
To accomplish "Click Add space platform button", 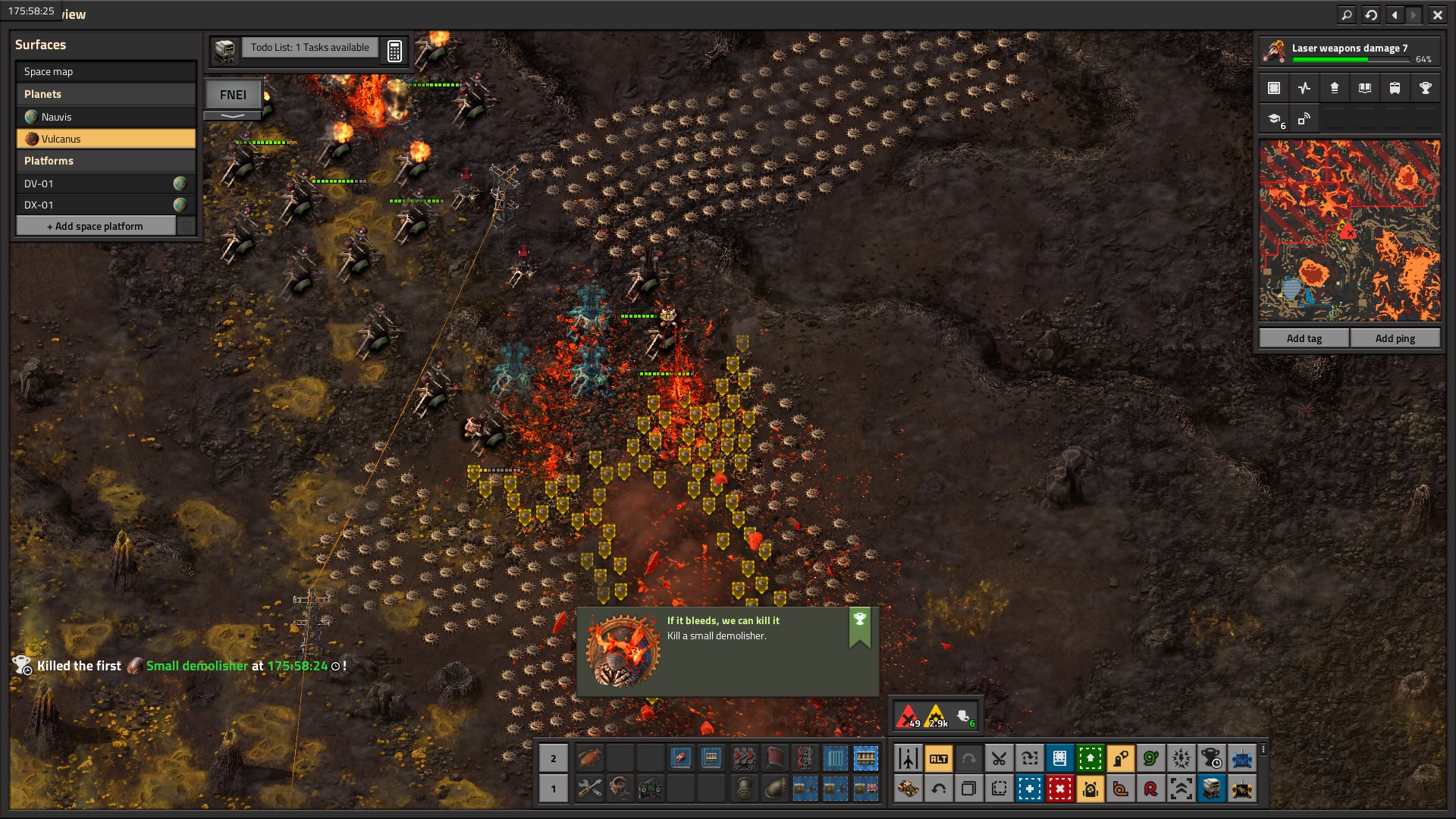I will (x=96, y=226).
